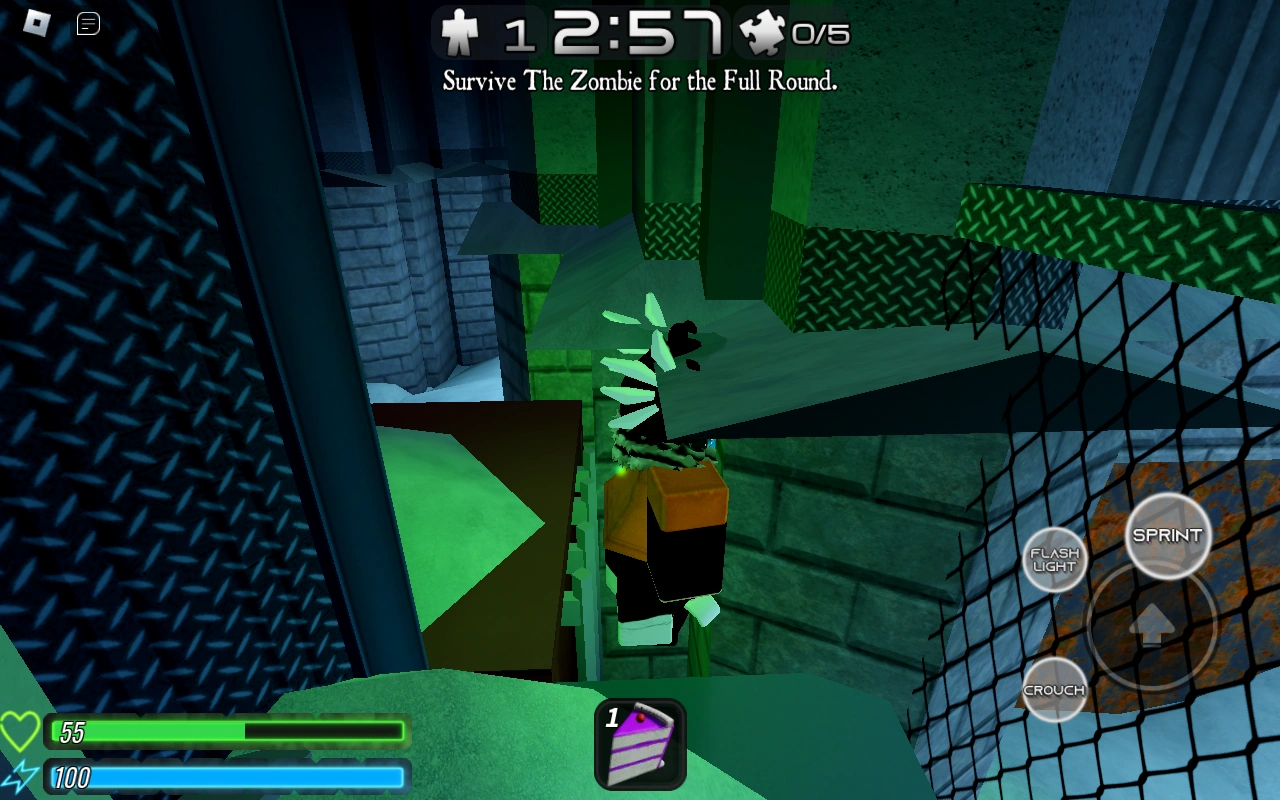Activate crouch stance
The width and height of the screenshot is (1280, 800).
(1055, 689)
